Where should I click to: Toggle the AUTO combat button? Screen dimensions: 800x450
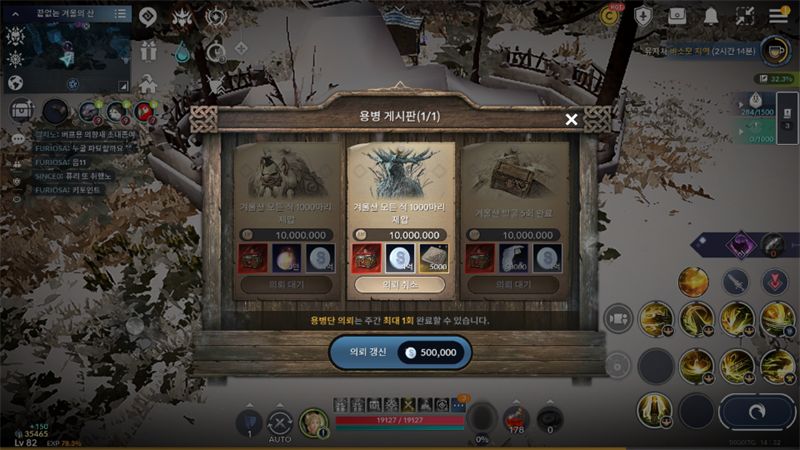click(280, 423)
